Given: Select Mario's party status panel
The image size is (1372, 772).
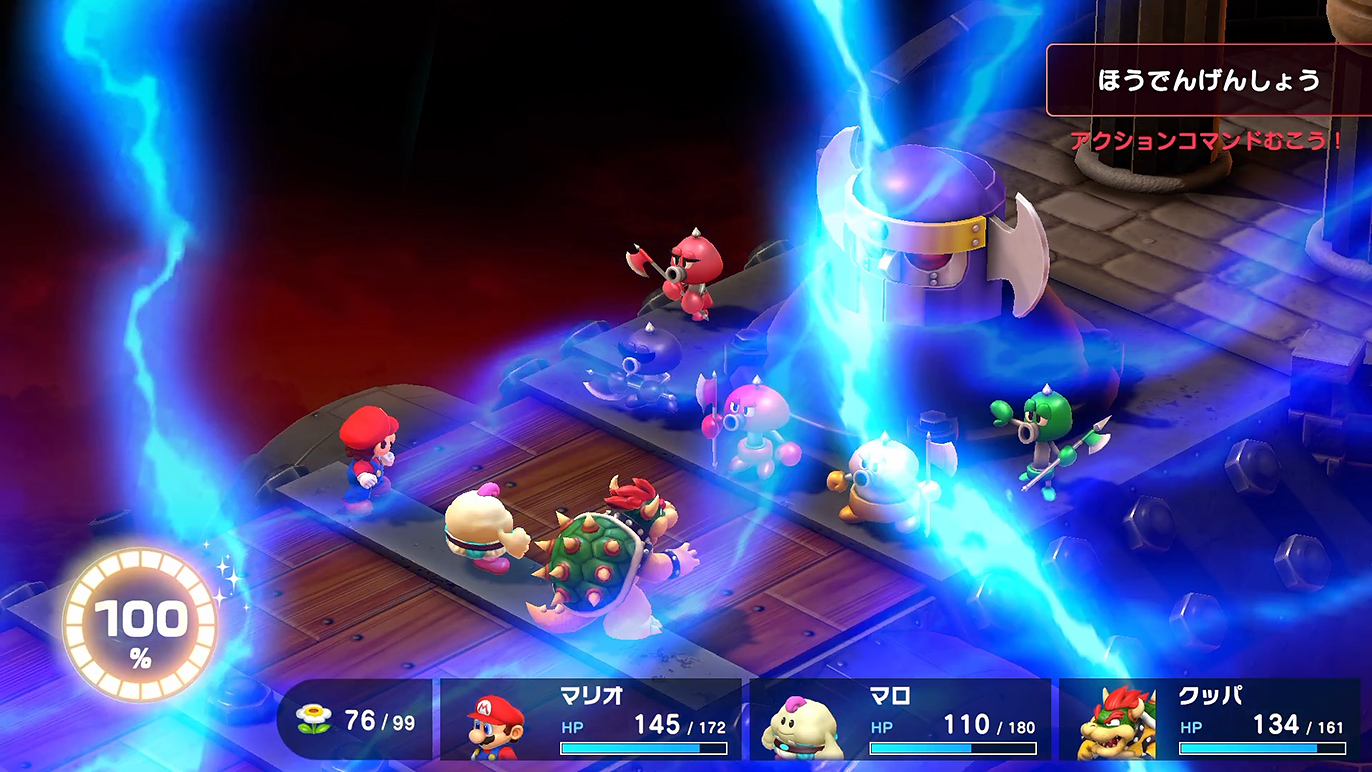Looking at the screenshot, I should point(590,720).
